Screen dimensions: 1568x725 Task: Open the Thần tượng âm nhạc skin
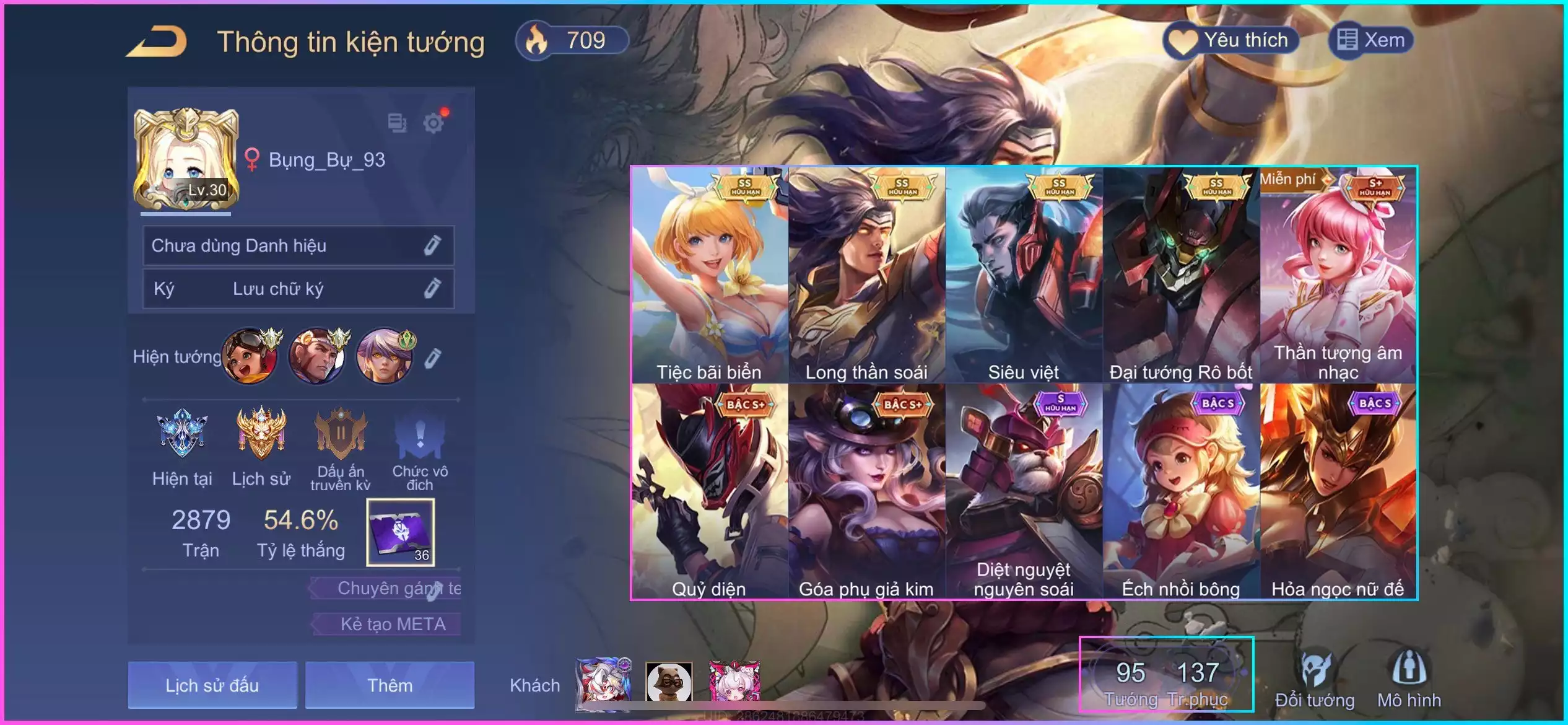(1338, 275)
